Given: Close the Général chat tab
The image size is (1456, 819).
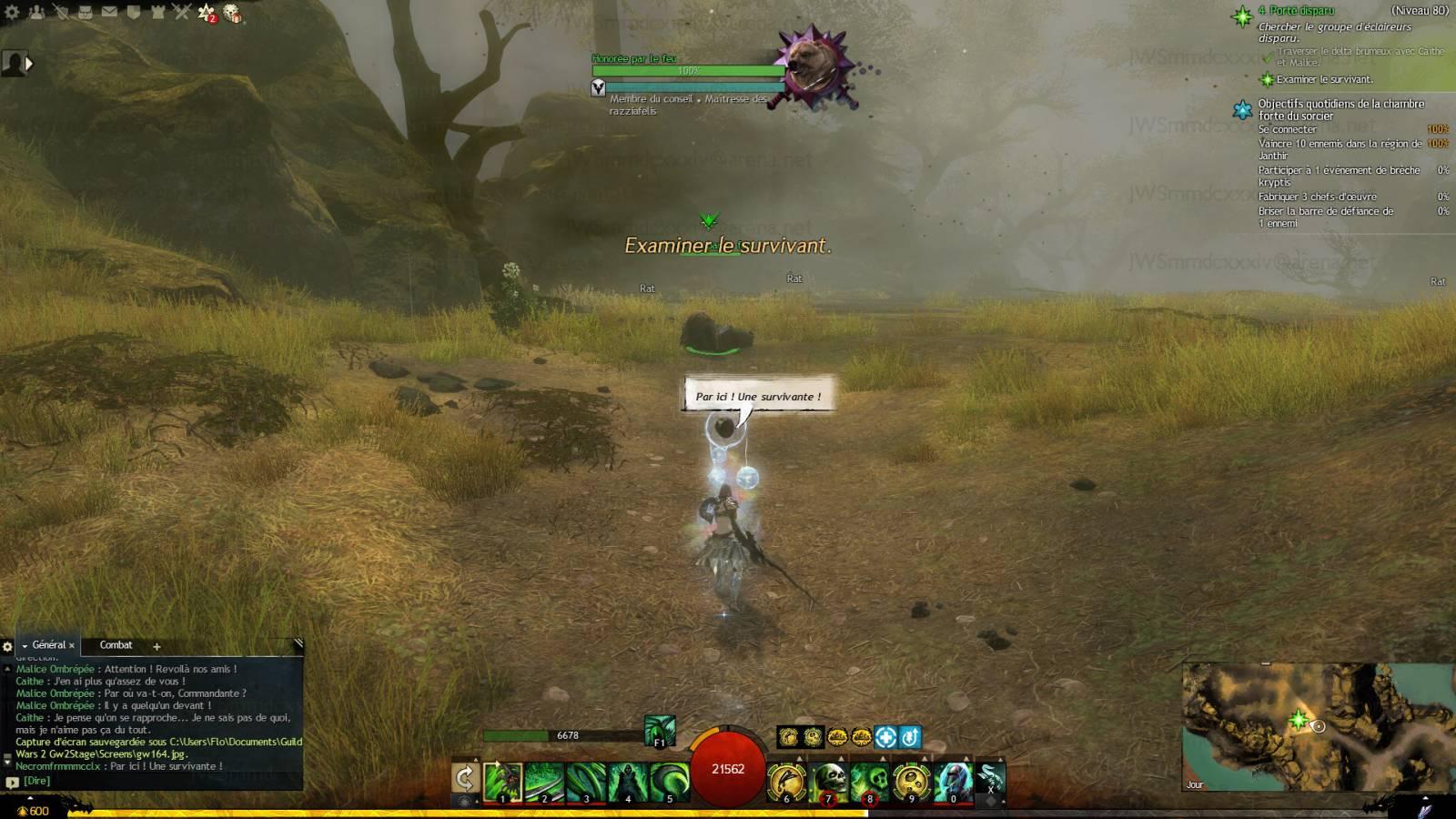Looking at the screenshot, I should click(x=72, y=646).
